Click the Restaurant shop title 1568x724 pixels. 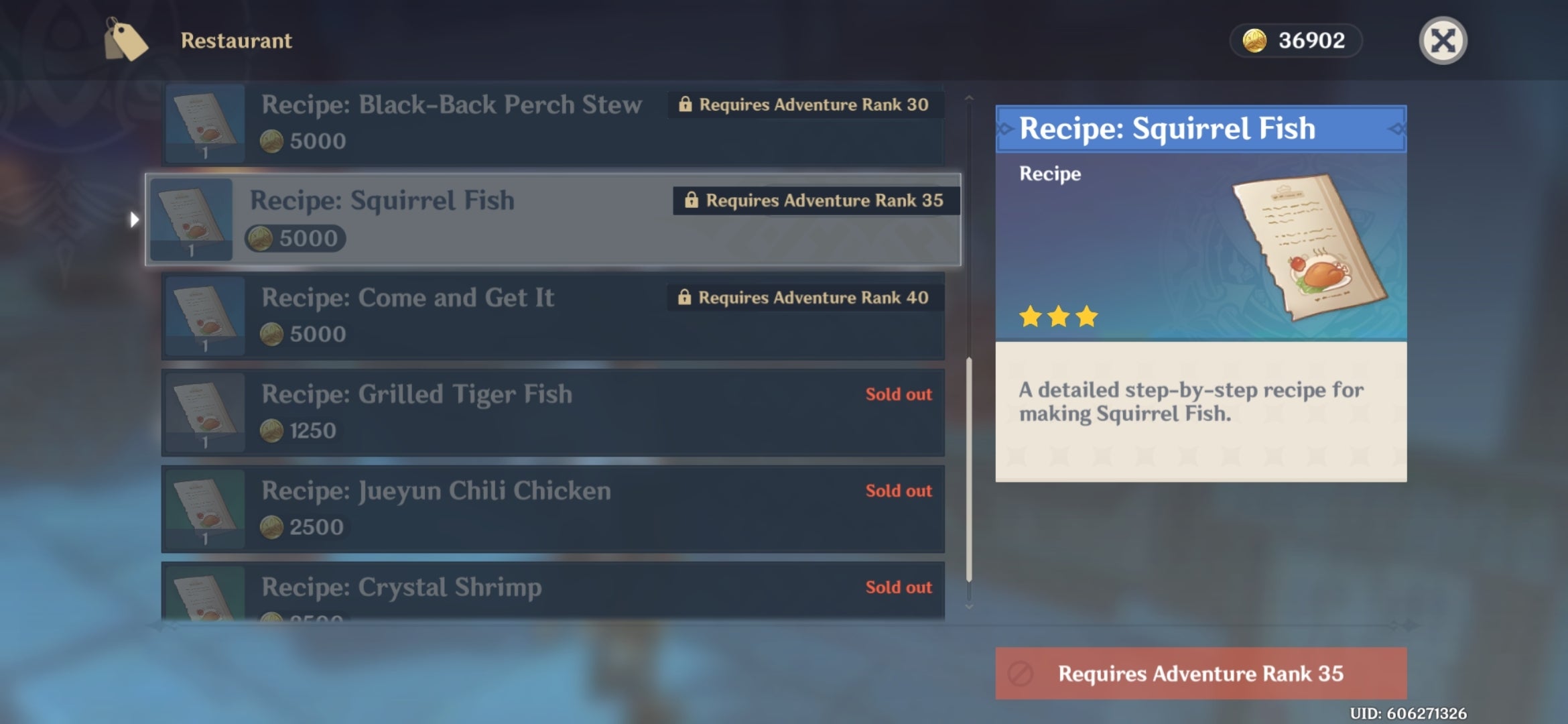(236, 40)
